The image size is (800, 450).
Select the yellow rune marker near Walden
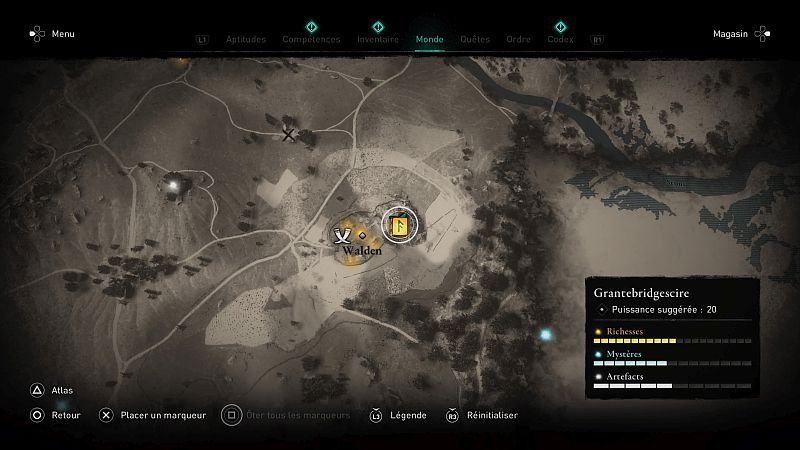click(399, 227)
